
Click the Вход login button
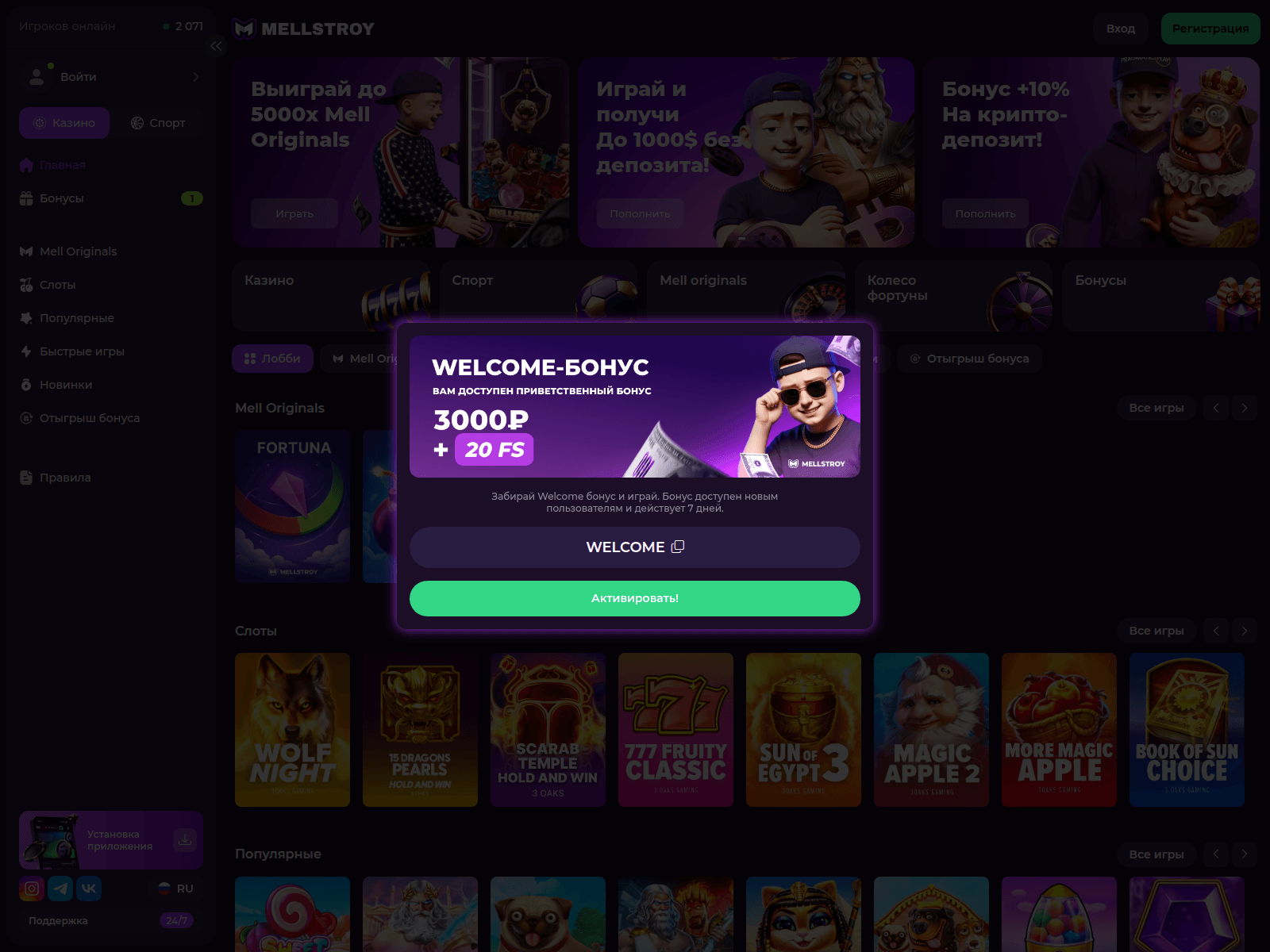tap(1120, 29)
